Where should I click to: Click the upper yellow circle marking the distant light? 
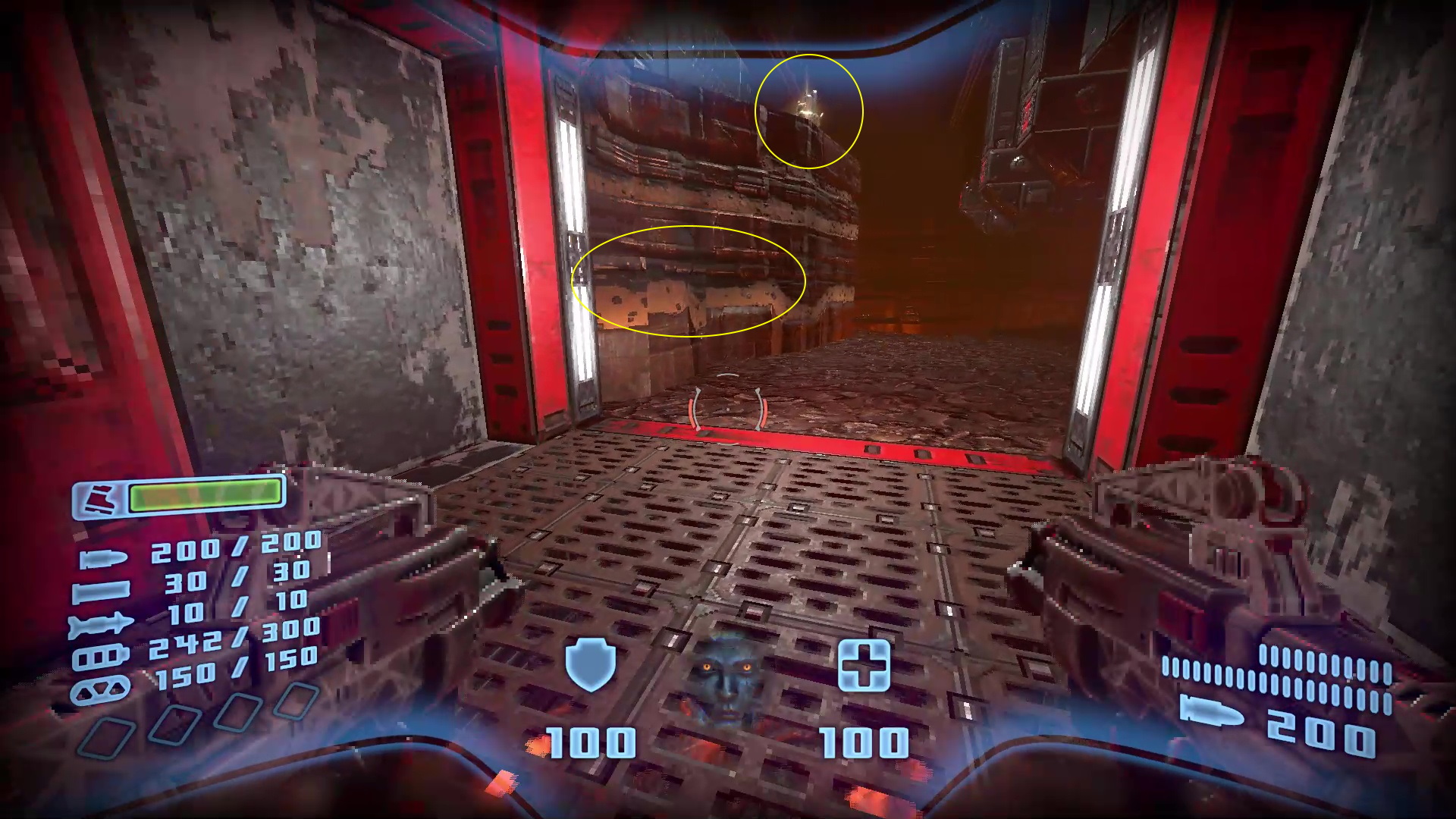coord(809,112)
